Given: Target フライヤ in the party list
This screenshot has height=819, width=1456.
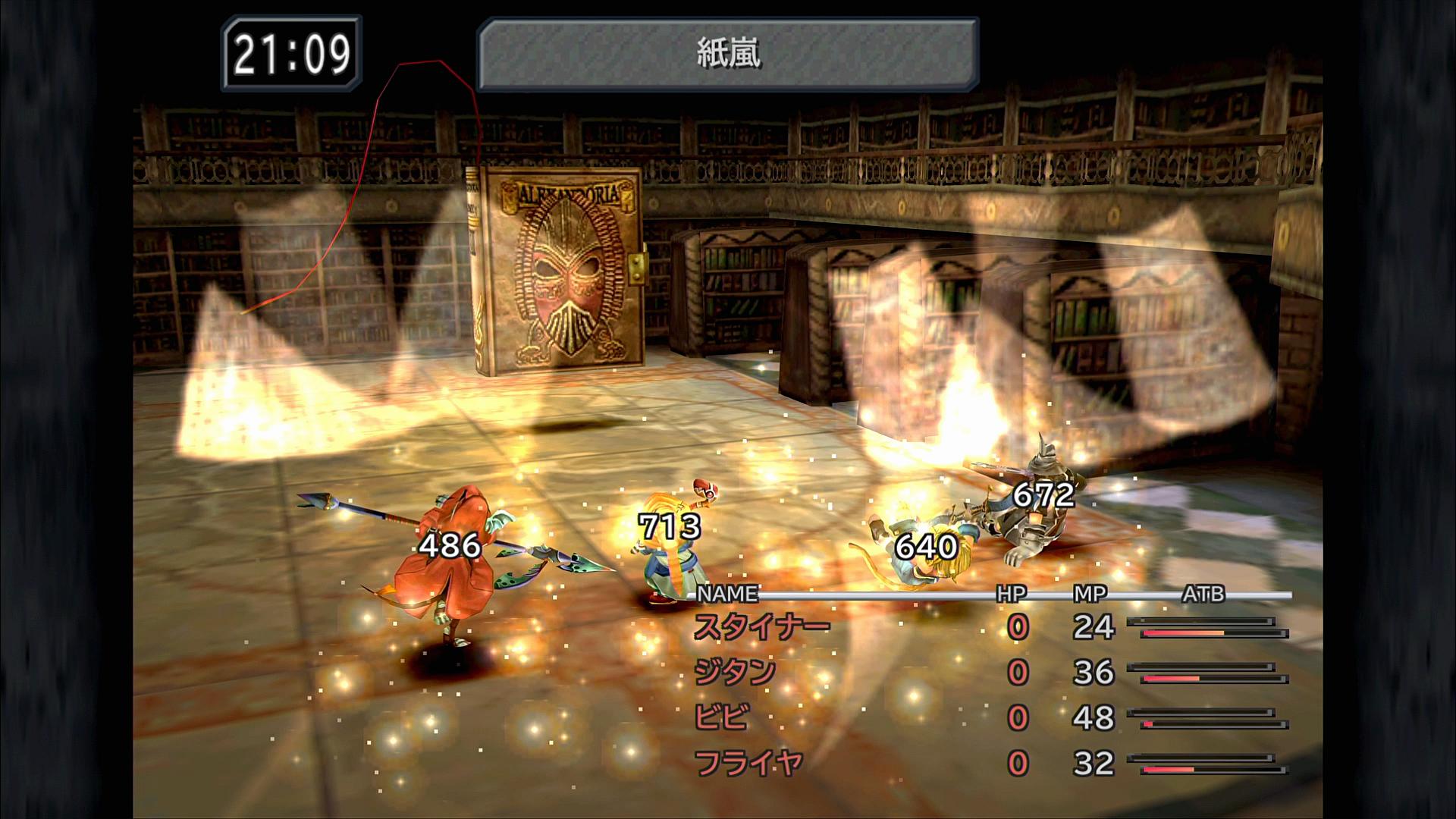Looking at the screenshot, I should click(748, 763).
